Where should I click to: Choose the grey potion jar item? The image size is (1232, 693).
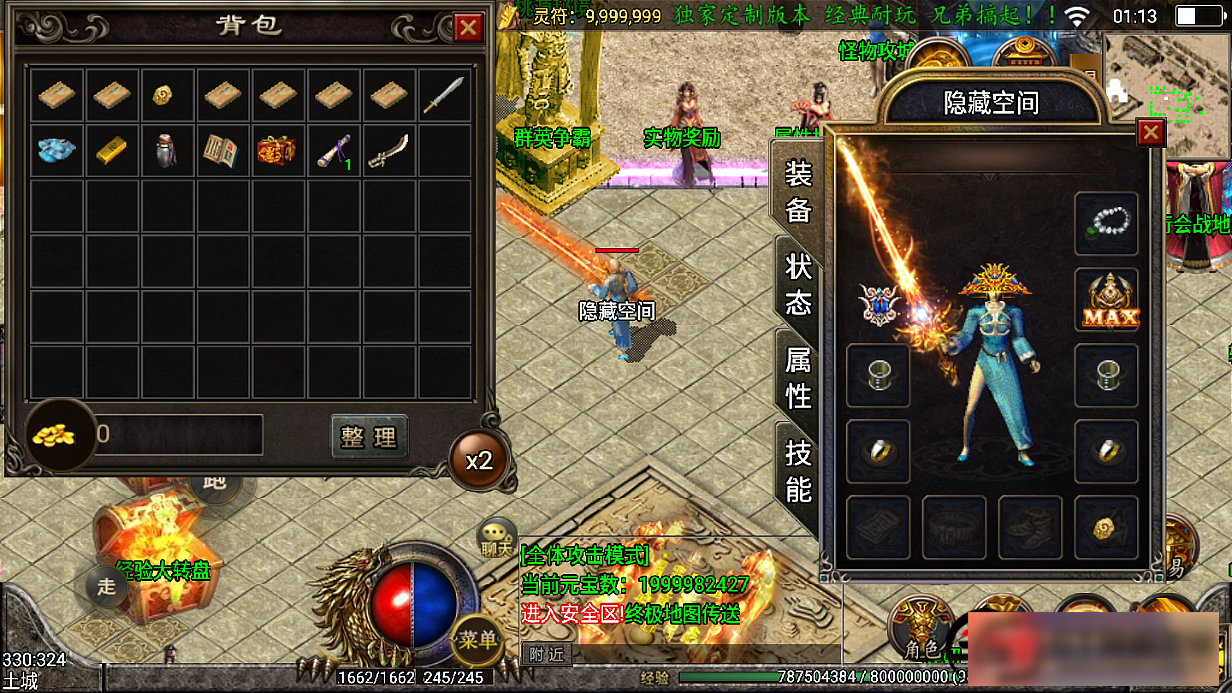click(x=167, y=150)
